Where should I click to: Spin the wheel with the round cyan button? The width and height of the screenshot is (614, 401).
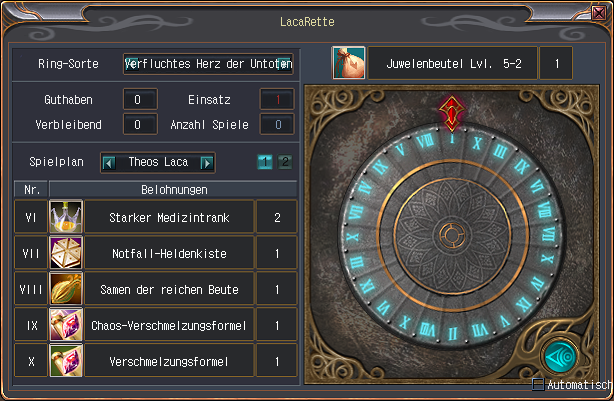558,356
